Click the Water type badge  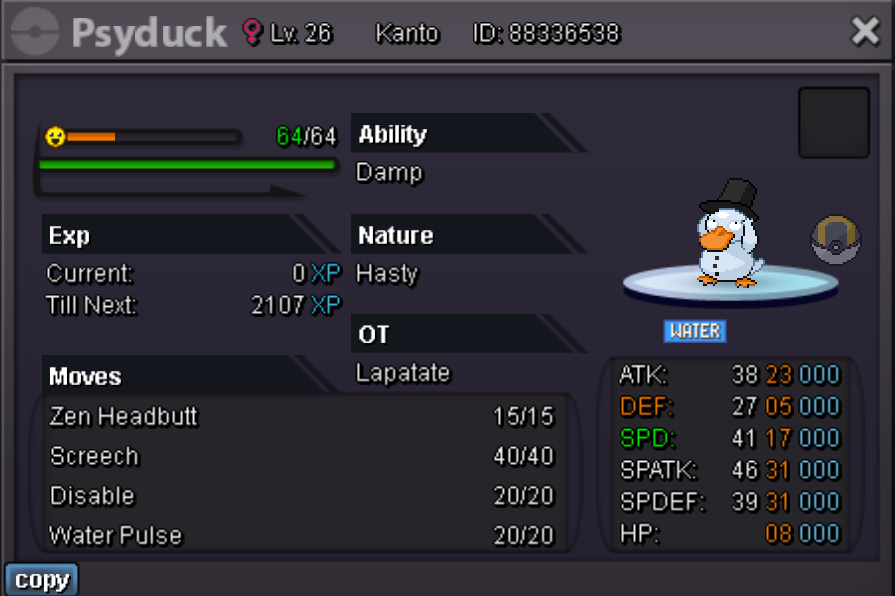point(695,331)
